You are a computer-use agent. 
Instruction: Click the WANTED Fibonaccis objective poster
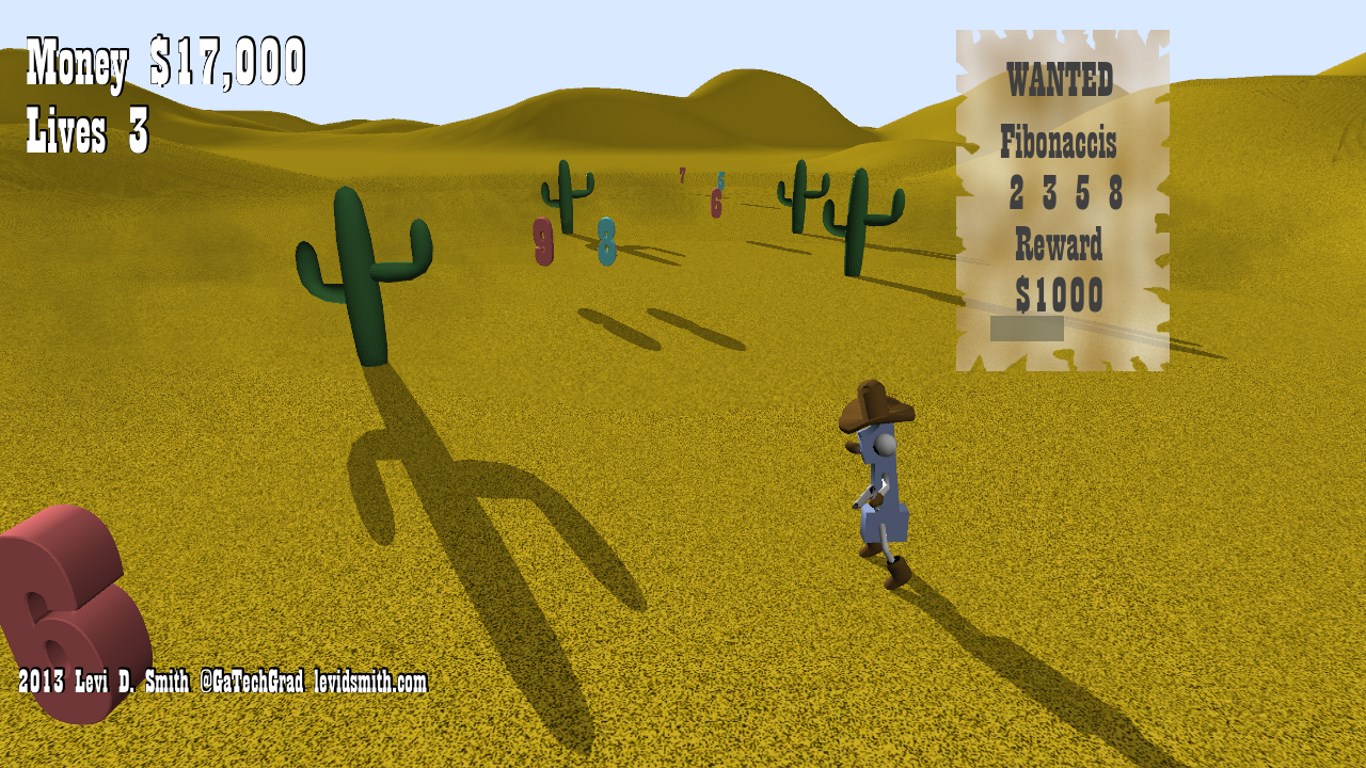[x=1062, y=200]
